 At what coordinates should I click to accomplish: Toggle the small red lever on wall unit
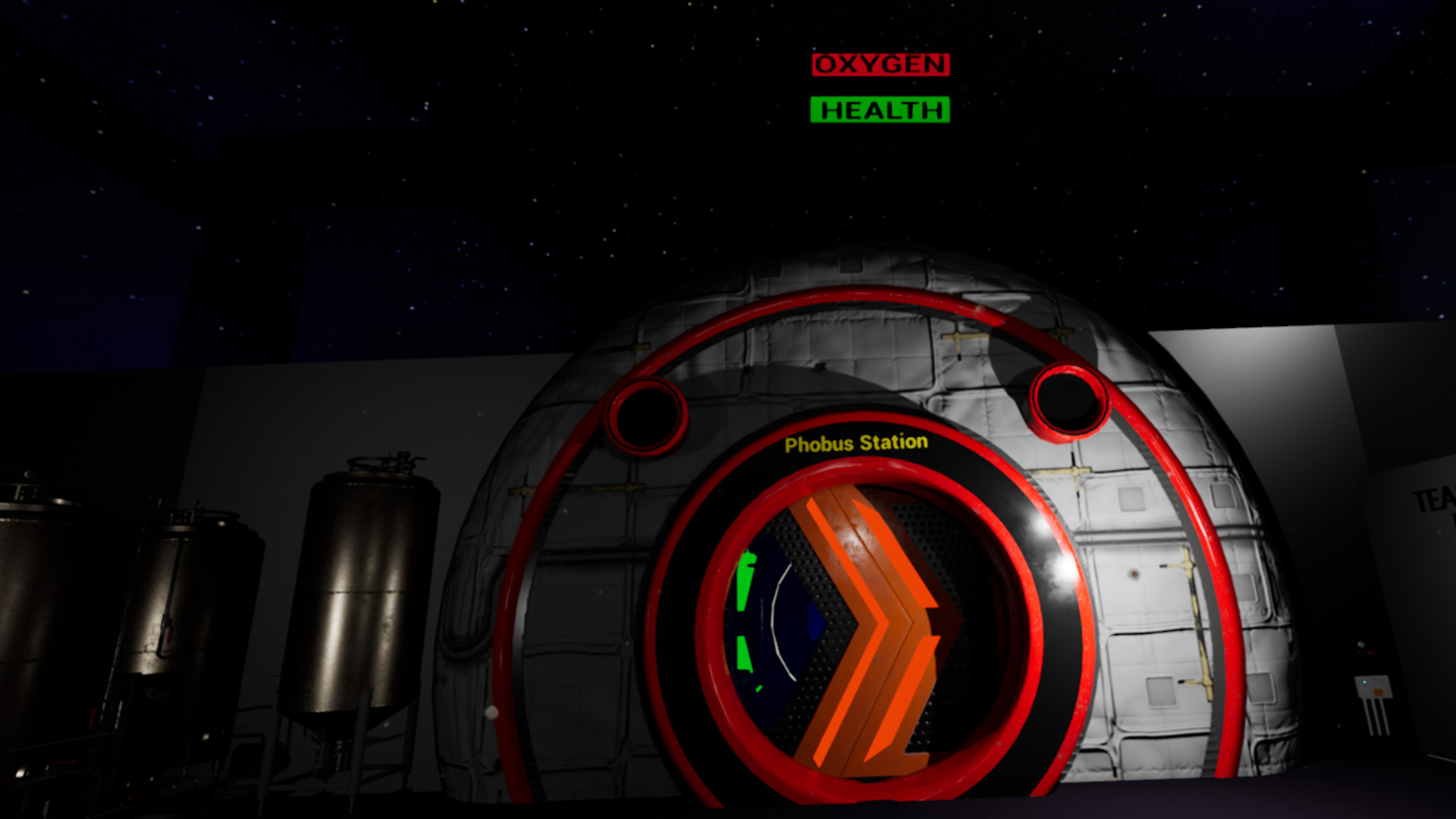[x=1371, y=652]
